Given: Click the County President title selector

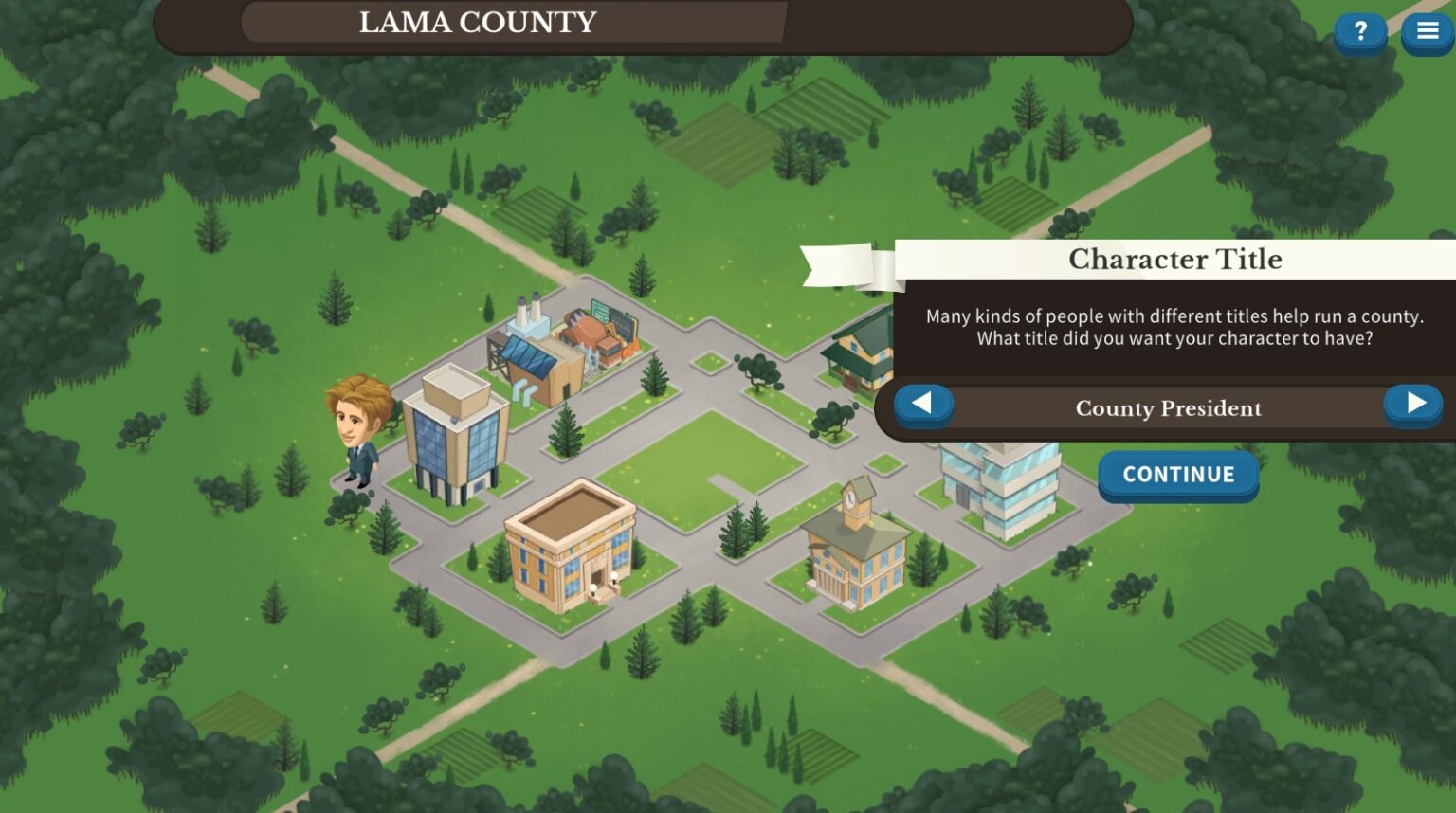Looking at the screenshot, I should pos(1168,408).
